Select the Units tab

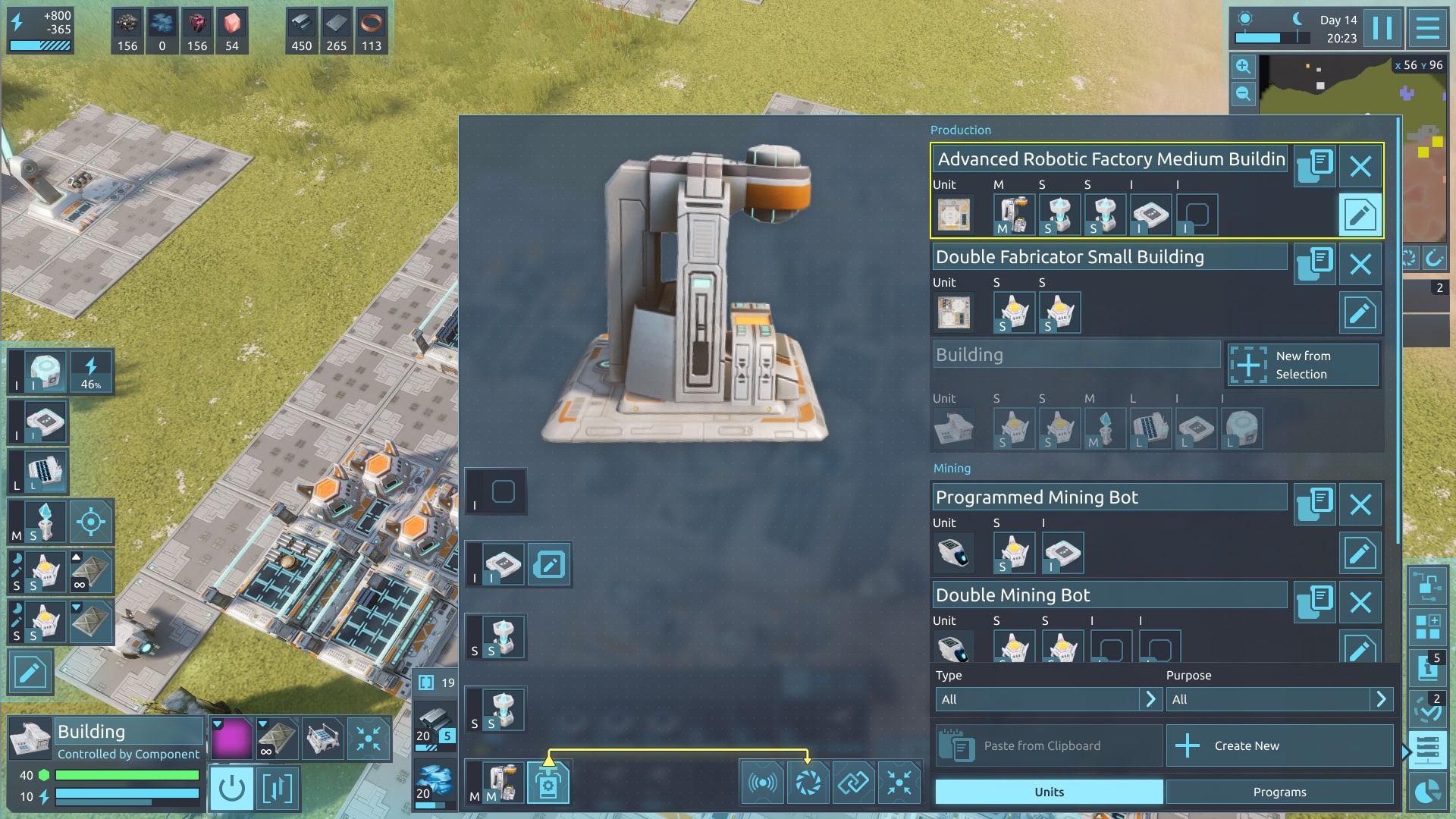(x=1049, y=792)
